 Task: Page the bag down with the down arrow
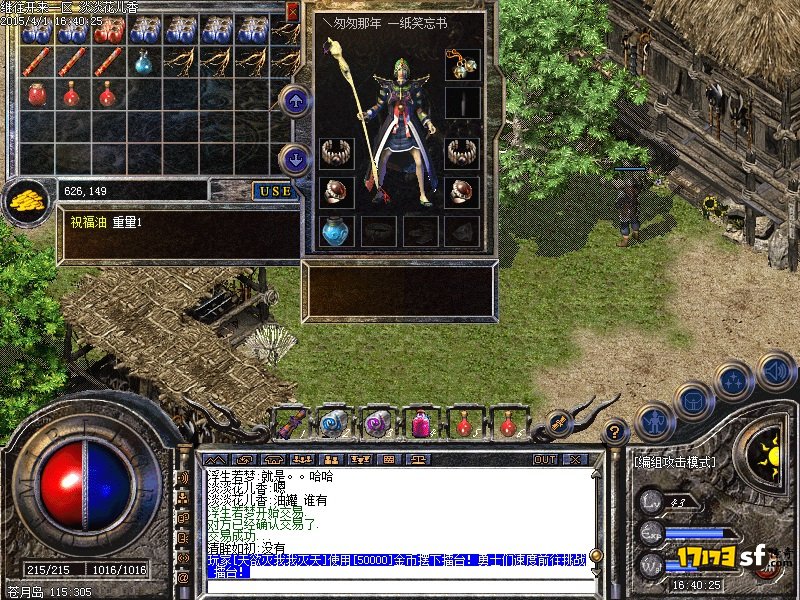tap(294, 158)
